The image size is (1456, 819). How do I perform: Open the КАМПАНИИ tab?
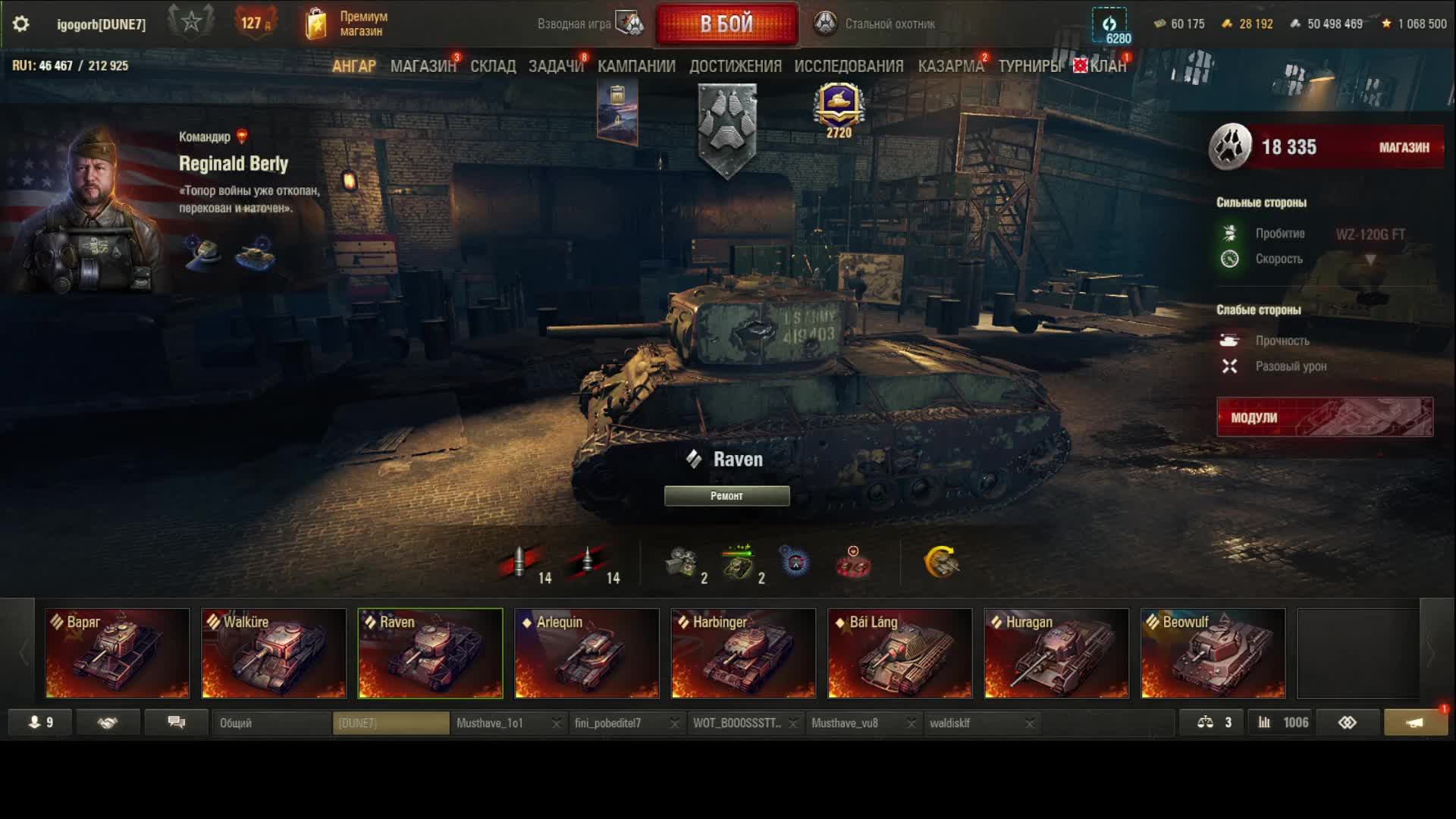pos(636,67)
